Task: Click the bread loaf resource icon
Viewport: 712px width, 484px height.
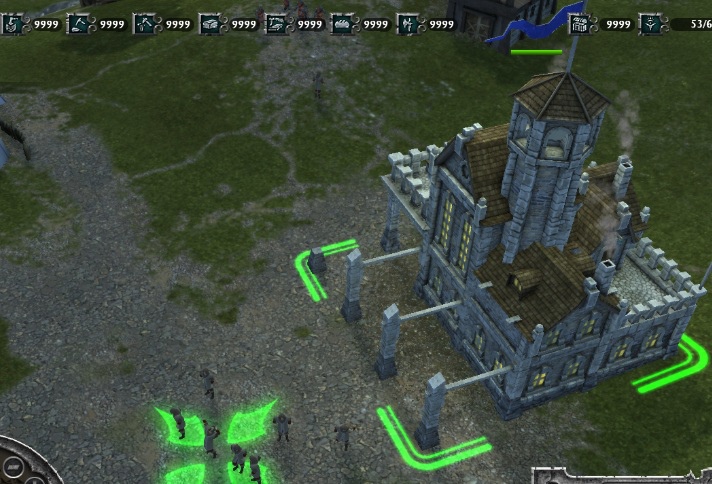Action: click(342, 23)
